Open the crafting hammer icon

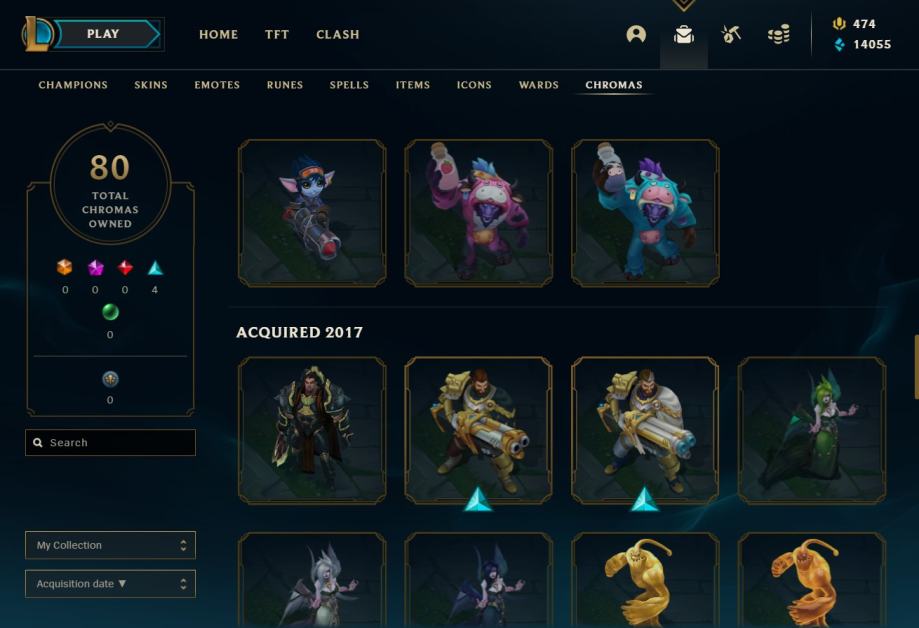point(731,34)
